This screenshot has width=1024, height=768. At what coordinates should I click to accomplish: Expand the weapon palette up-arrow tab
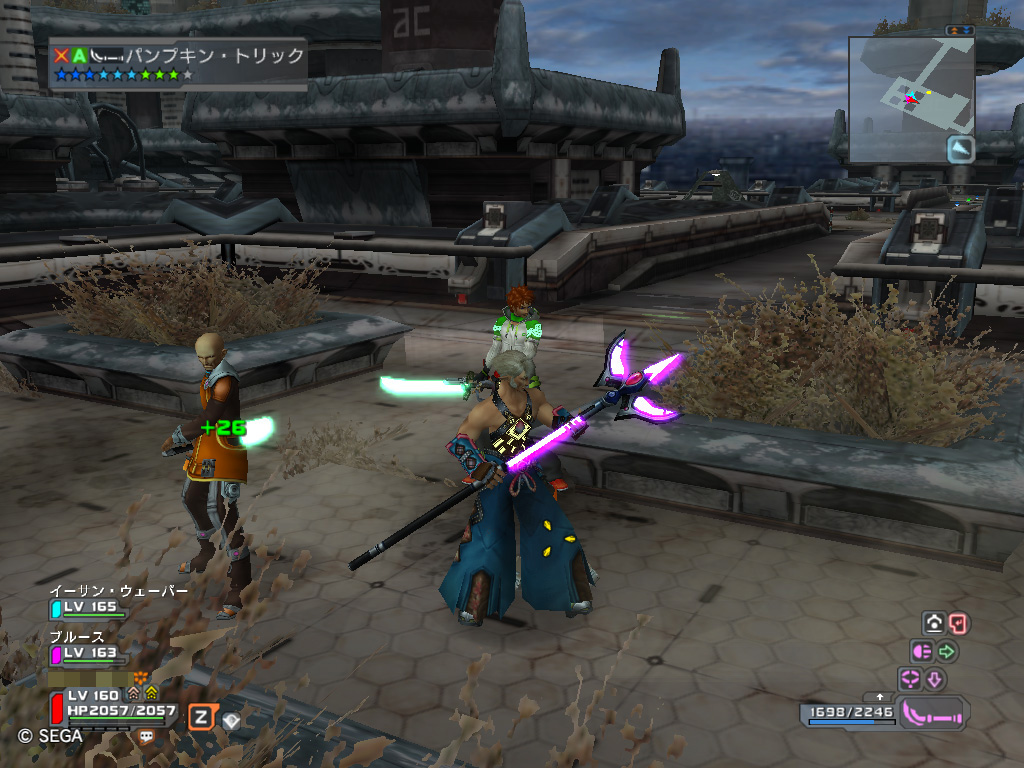pyautogui.click(x=880, y=696)
